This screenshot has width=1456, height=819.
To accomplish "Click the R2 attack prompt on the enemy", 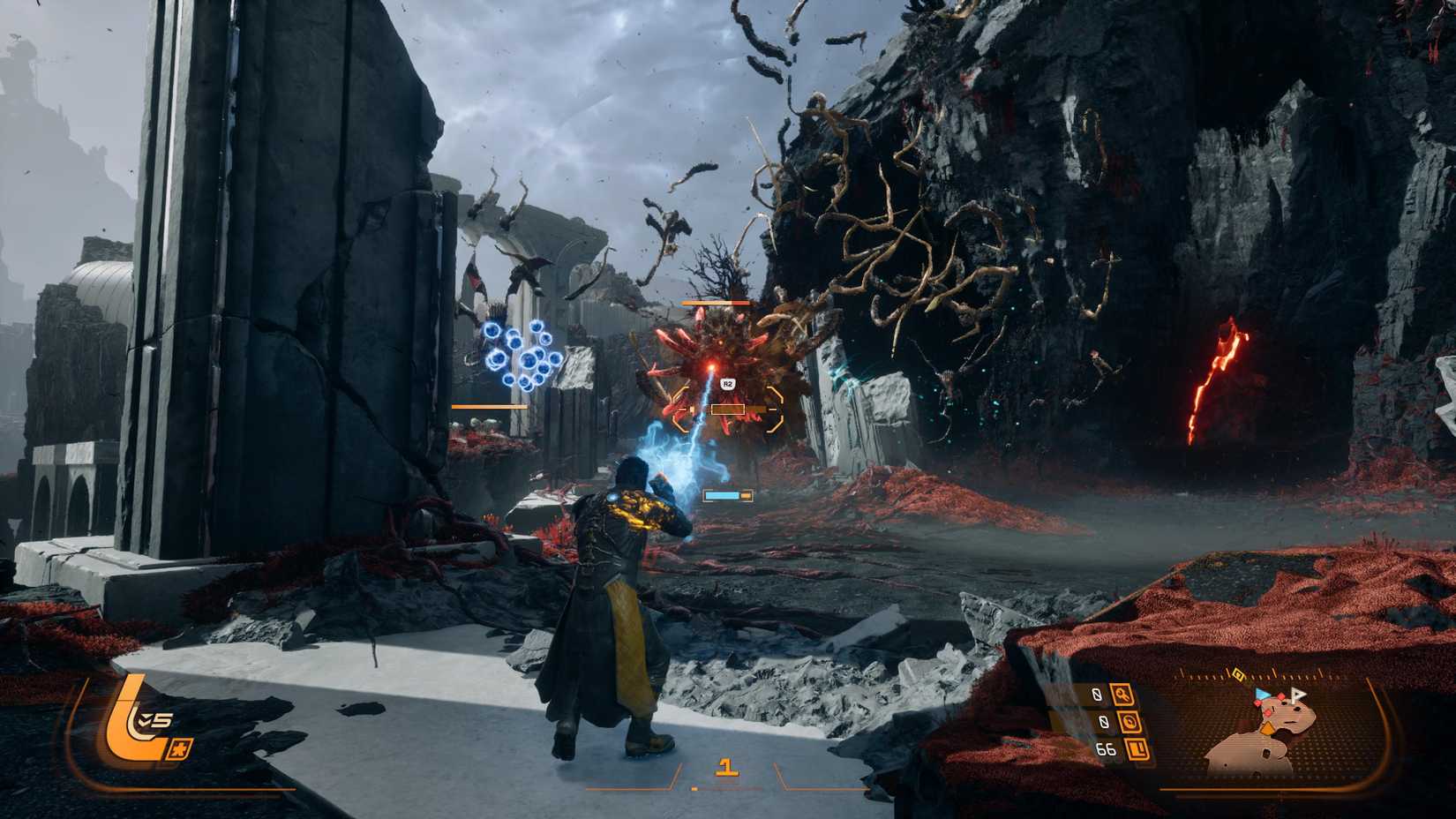I will click(727, 382).
